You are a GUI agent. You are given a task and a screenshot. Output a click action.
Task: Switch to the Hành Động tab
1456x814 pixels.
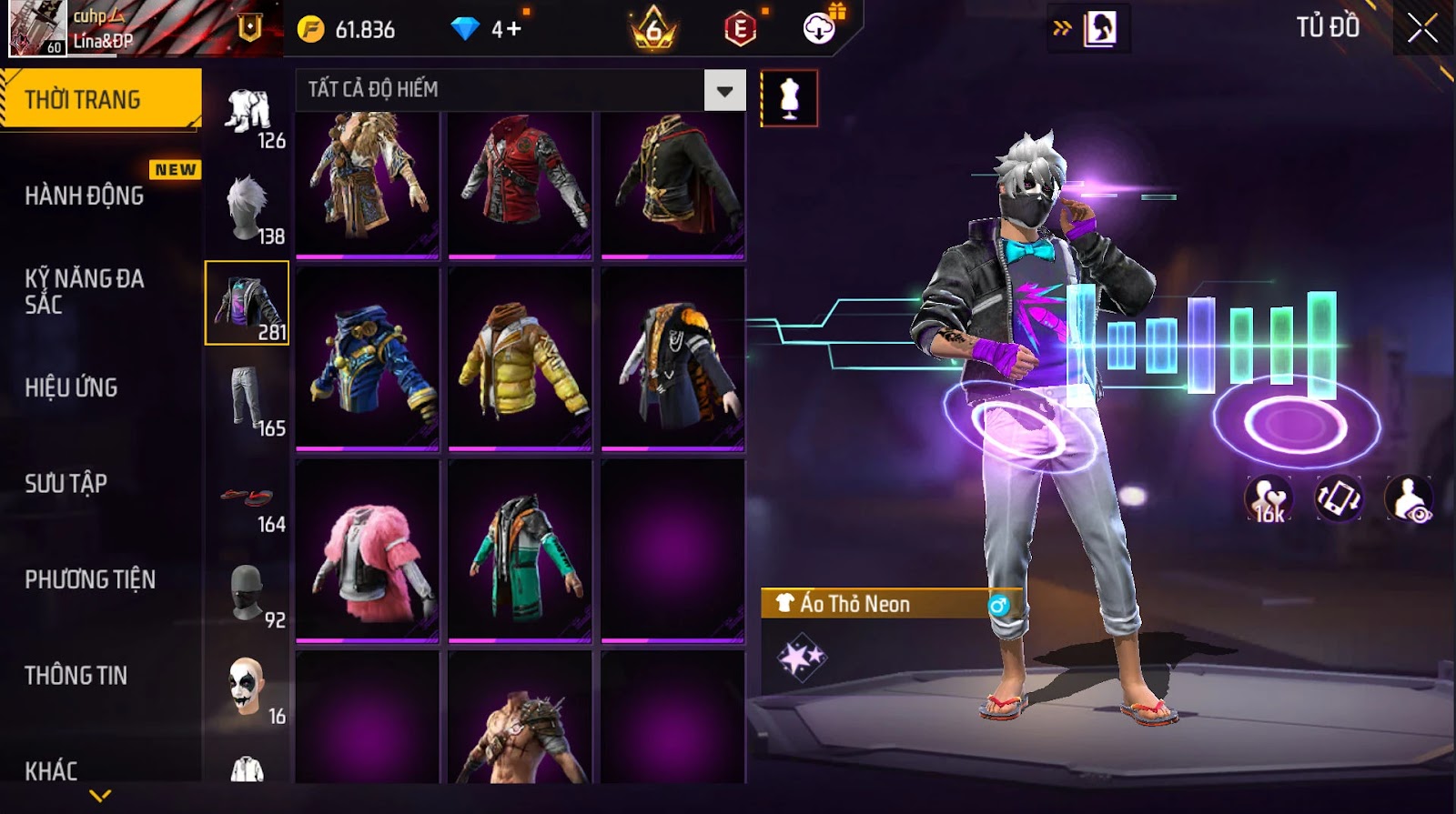tap(85, 196)
